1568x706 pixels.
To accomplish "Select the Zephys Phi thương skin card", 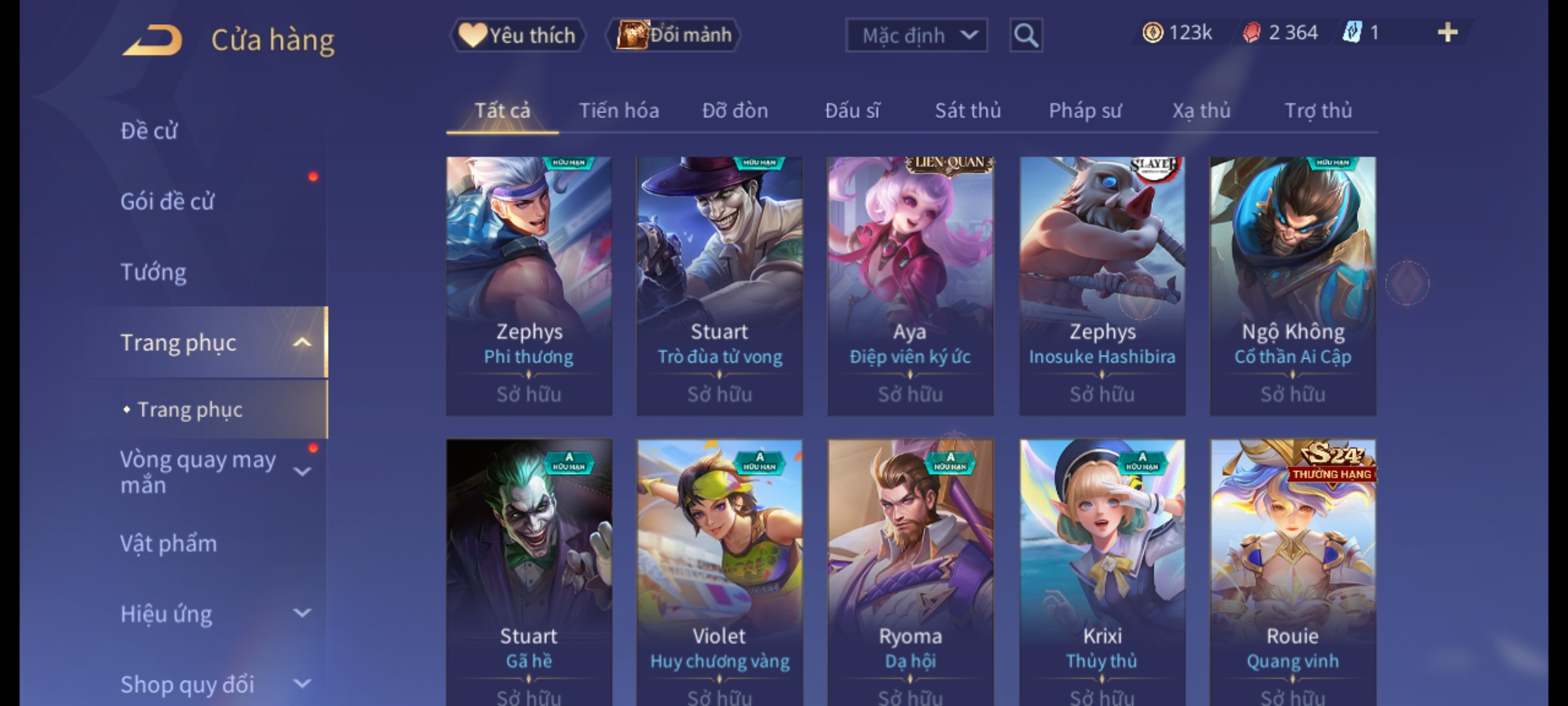I will coord(529,286).
